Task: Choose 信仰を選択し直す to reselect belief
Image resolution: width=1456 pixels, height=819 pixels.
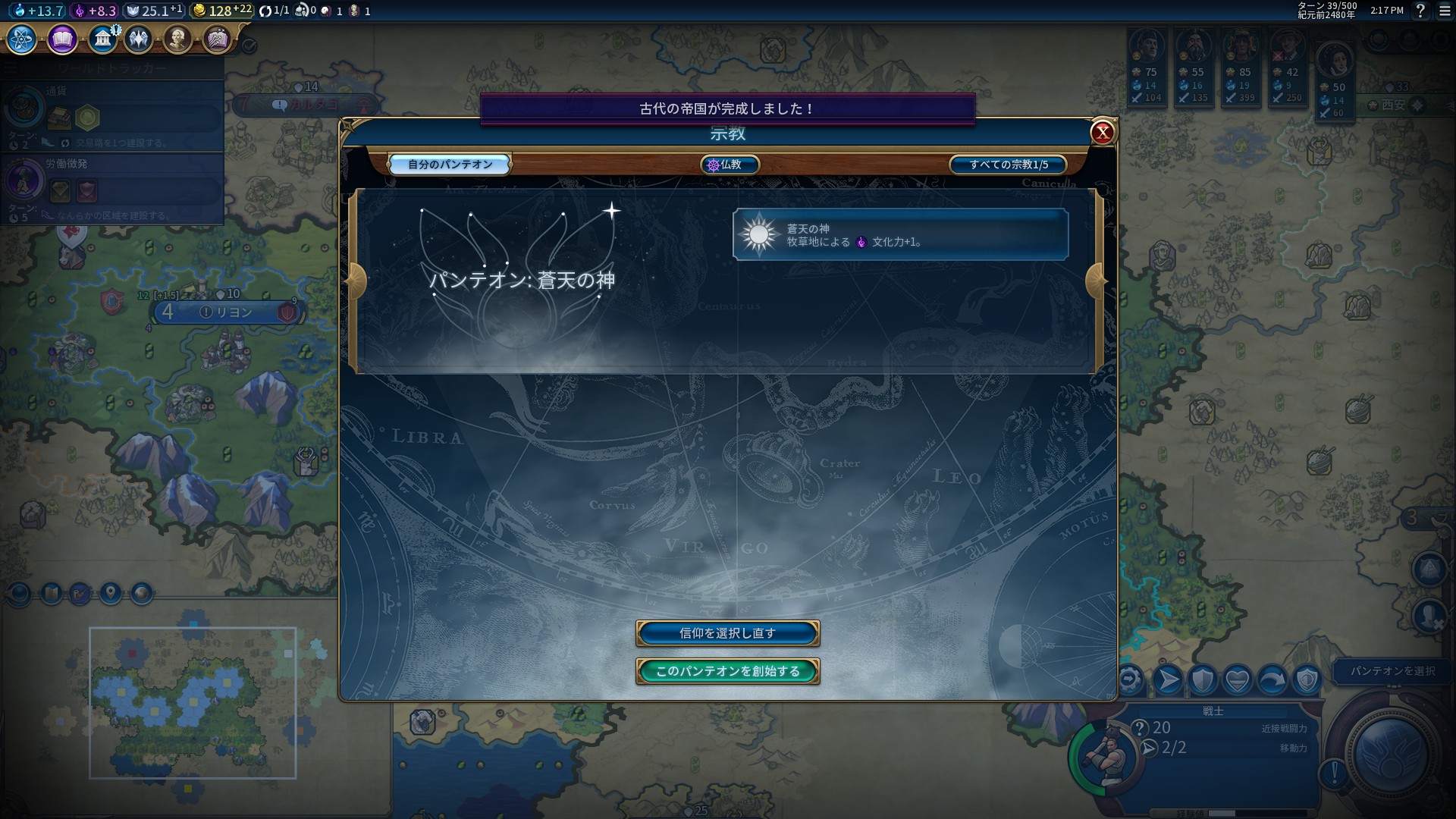Action: (727, 633)
